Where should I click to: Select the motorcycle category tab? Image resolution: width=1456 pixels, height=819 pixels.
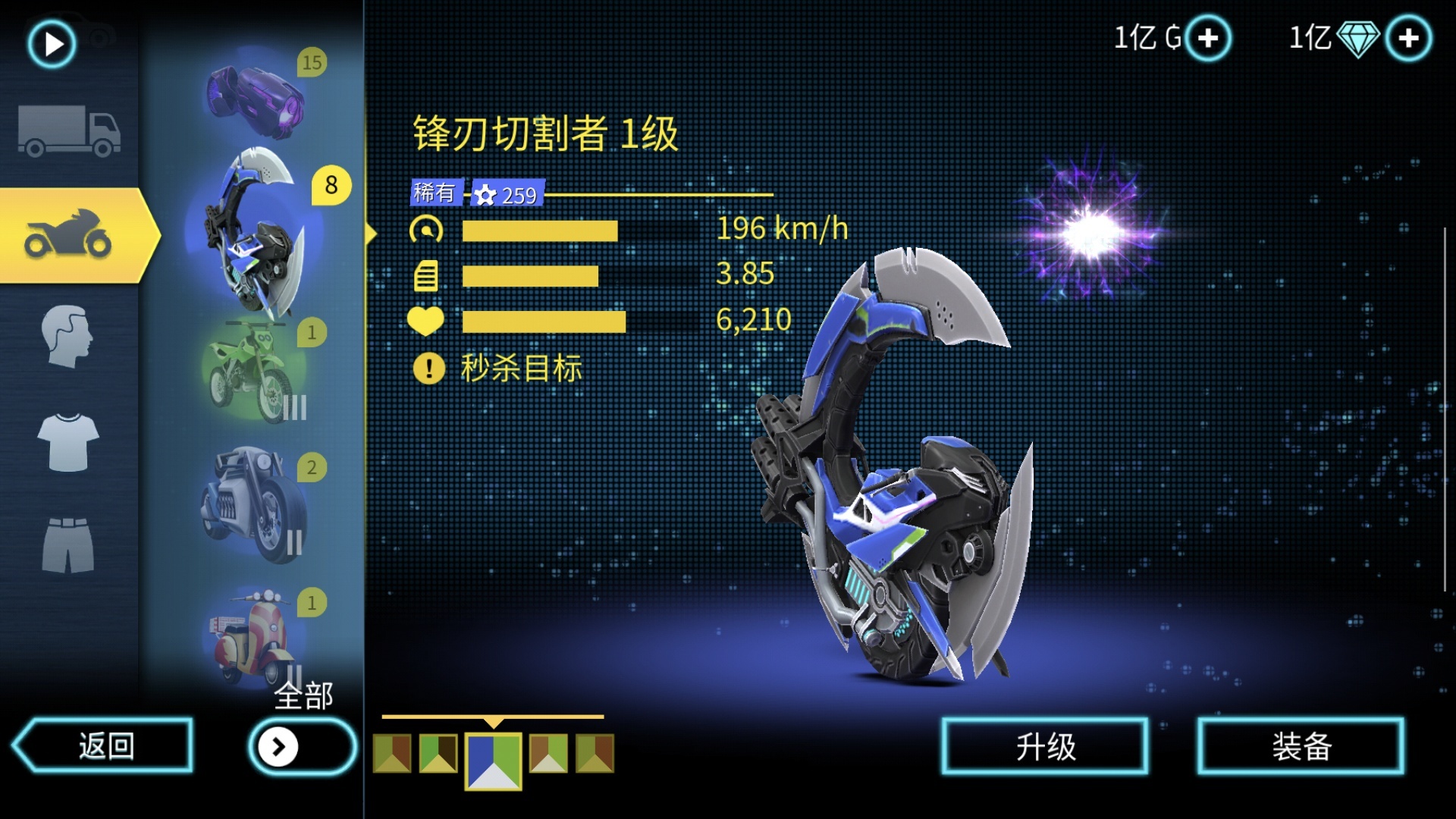[70, 236]
